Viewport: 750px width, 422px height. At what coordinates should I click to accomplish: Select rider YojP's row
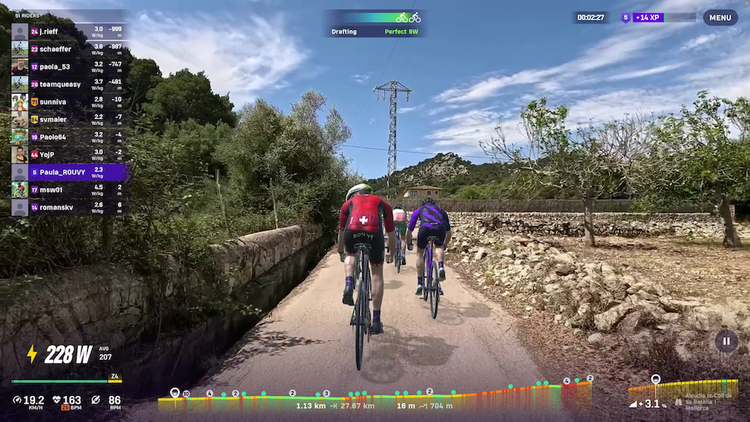click(x=68, y=155)
